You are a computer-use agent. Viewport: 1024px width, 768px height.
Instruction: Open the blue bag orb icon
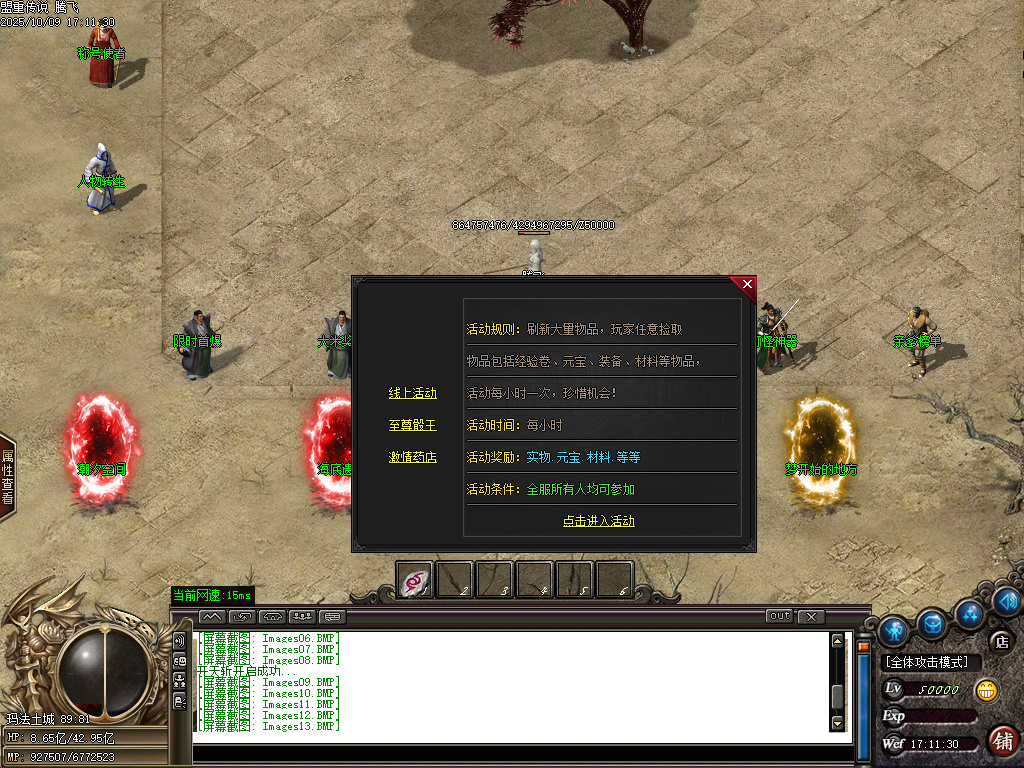tap(932, 623)
